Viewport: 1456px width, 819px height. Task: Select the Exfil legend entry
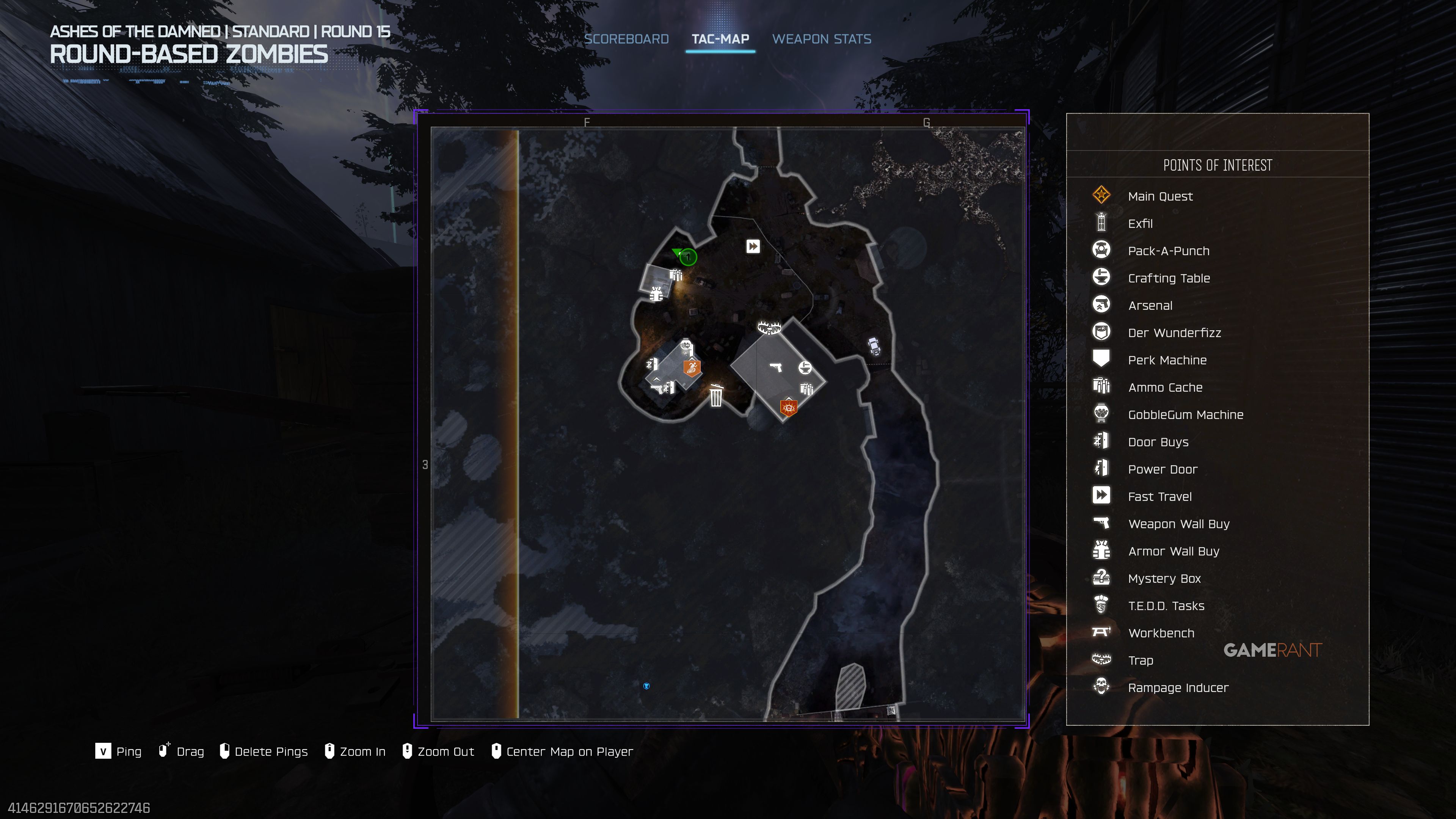coord(1140,223)
